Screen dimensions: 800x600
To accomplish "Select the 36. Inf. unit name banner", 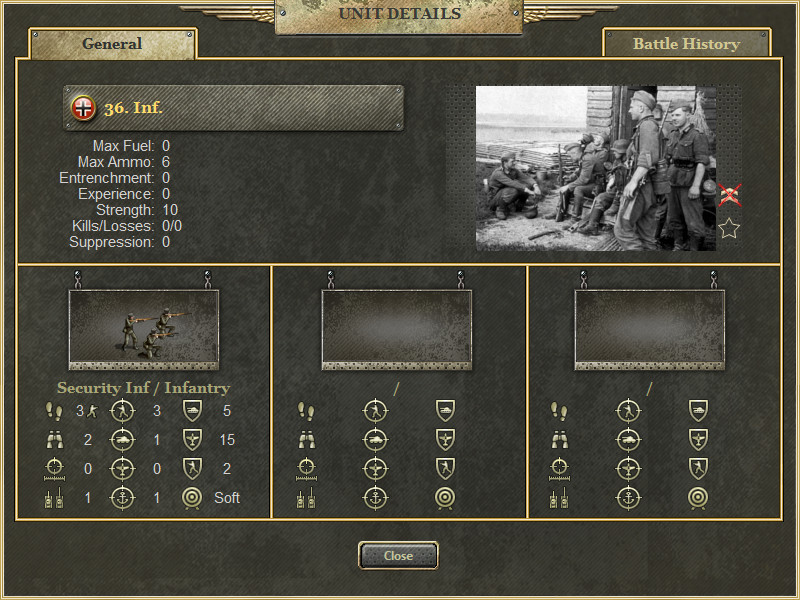I will pyautogui.click(x=233, y=107).
